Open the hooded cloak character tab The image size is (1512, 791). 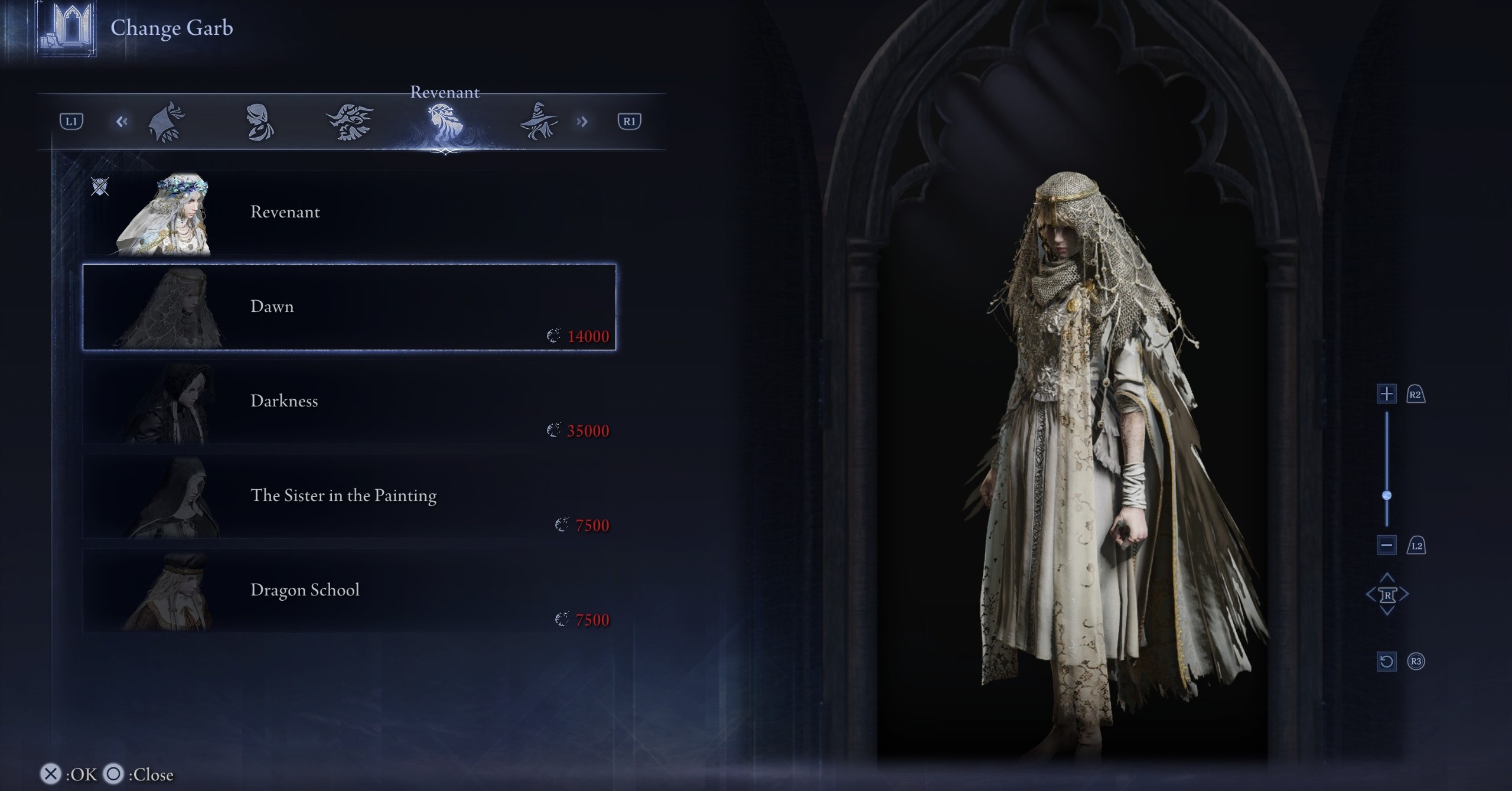pos(167,122)
